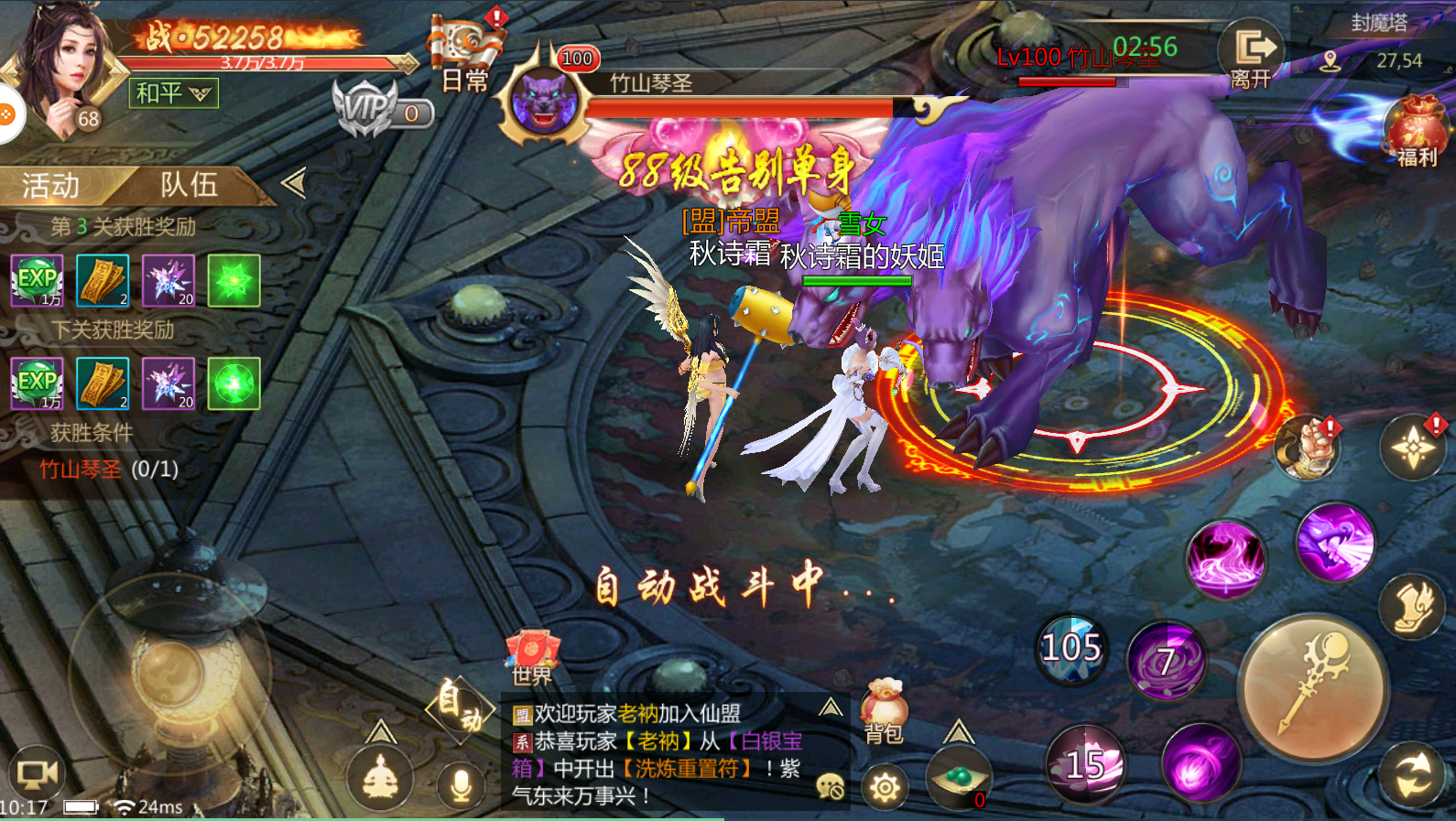Open the gear settings button
Viewport: 1456px width, 821px height.
(x=885, y=787)
